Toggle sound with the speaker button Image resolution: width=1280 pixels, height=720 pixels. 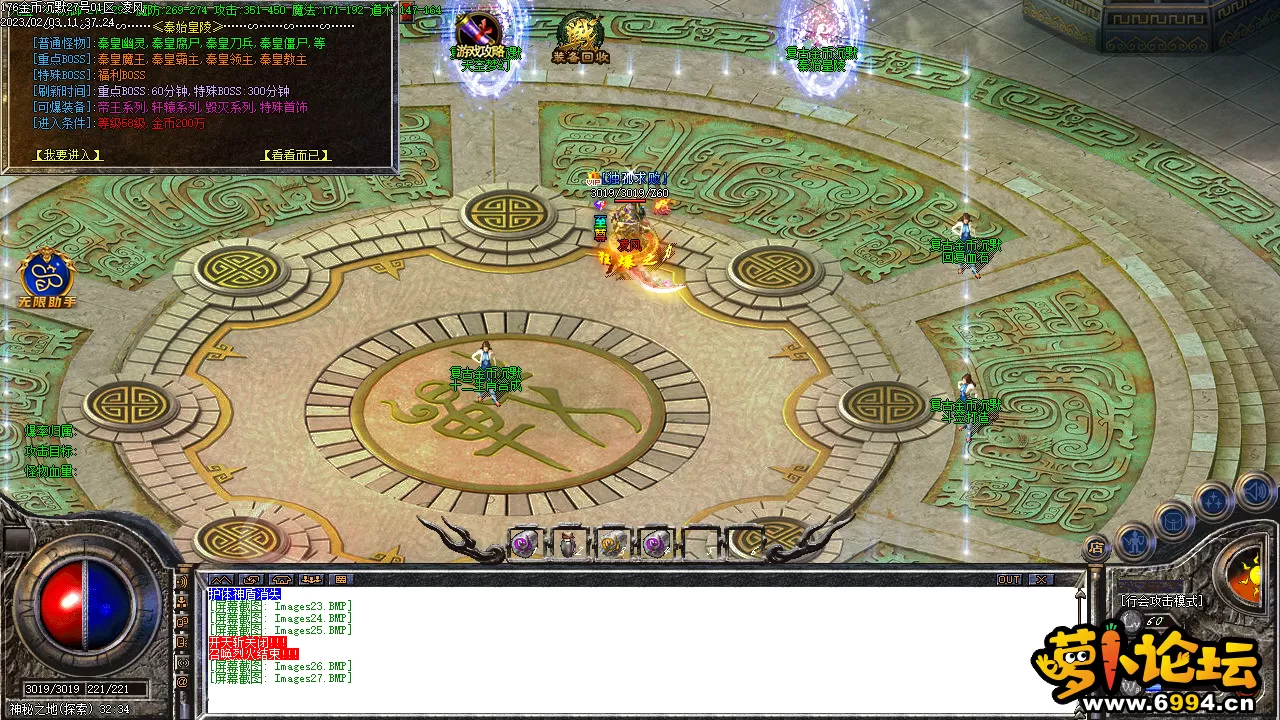coord(1253,491)
